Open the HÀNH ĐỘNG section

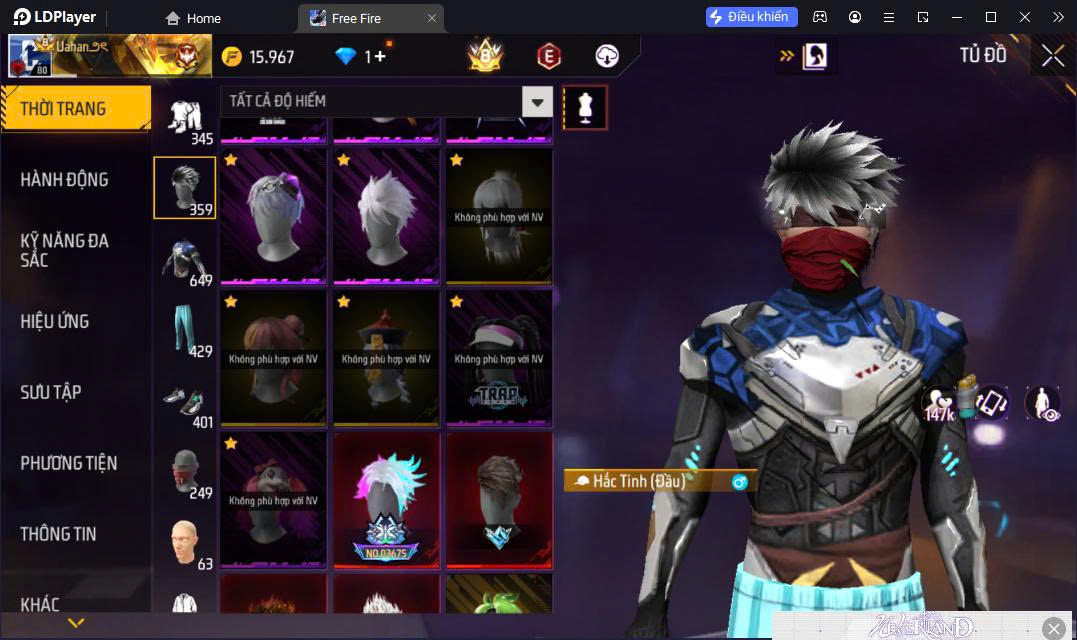[65, 180]
